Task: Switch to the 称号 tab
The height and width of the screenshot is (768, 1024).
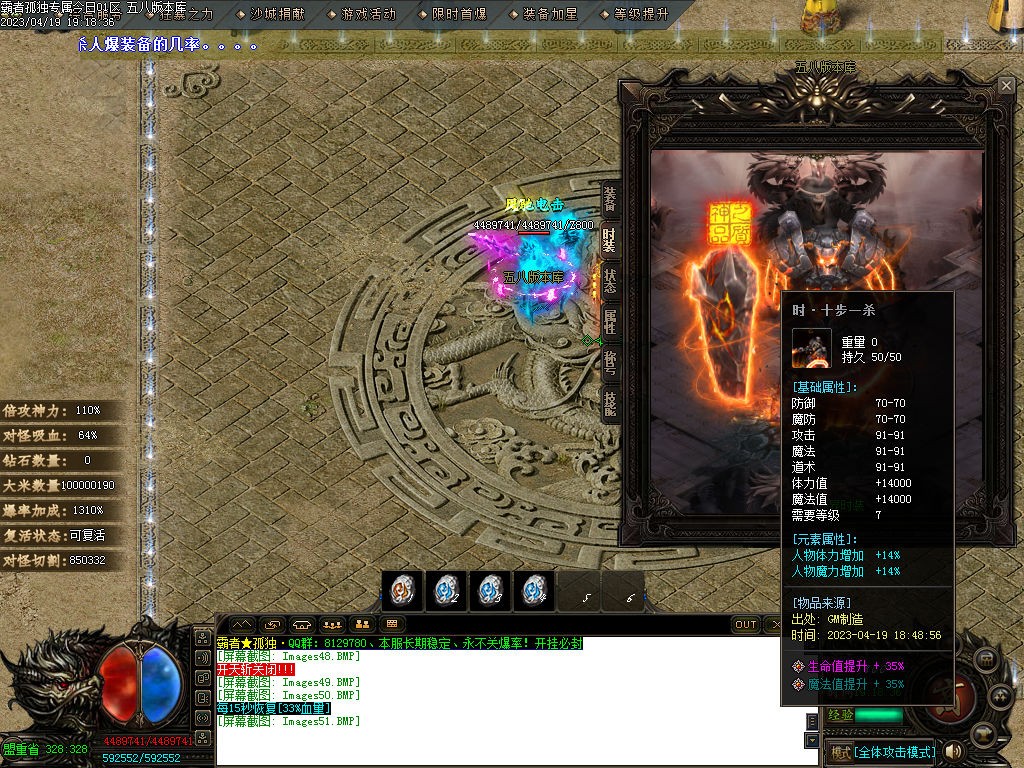Action: click(x=609, y=363)
